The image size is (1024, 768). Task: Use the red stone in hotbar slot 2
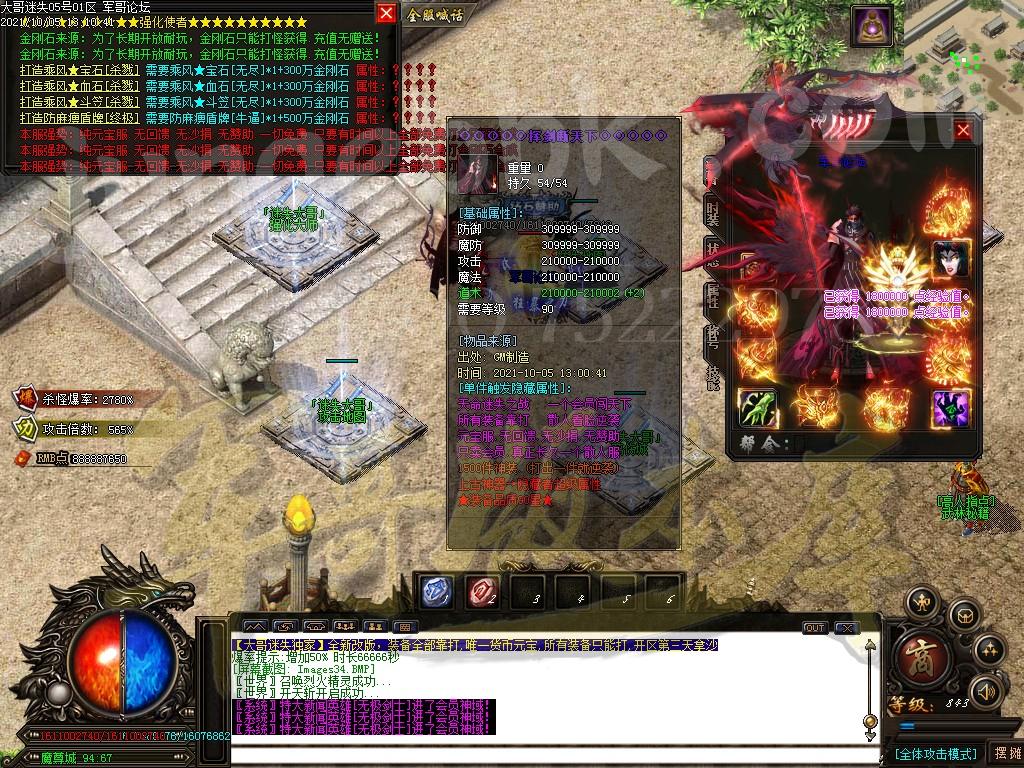pos(482,591)
